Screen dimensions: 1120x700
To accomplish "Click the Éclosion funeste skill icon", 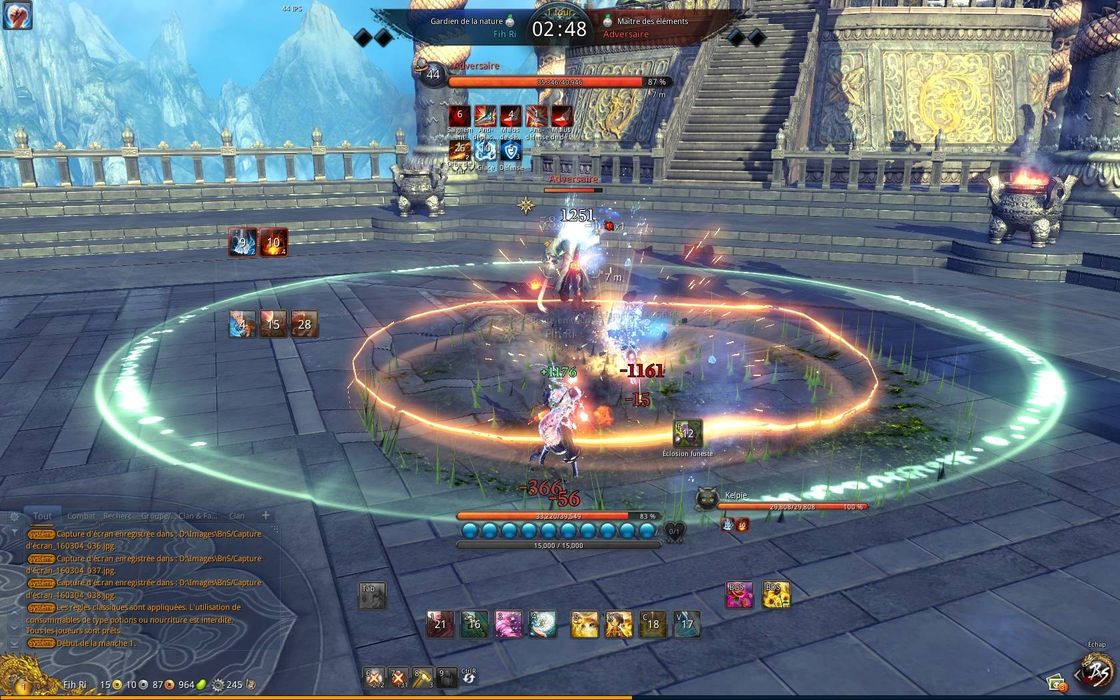I will pyautogui.click(x=688, y=434).
